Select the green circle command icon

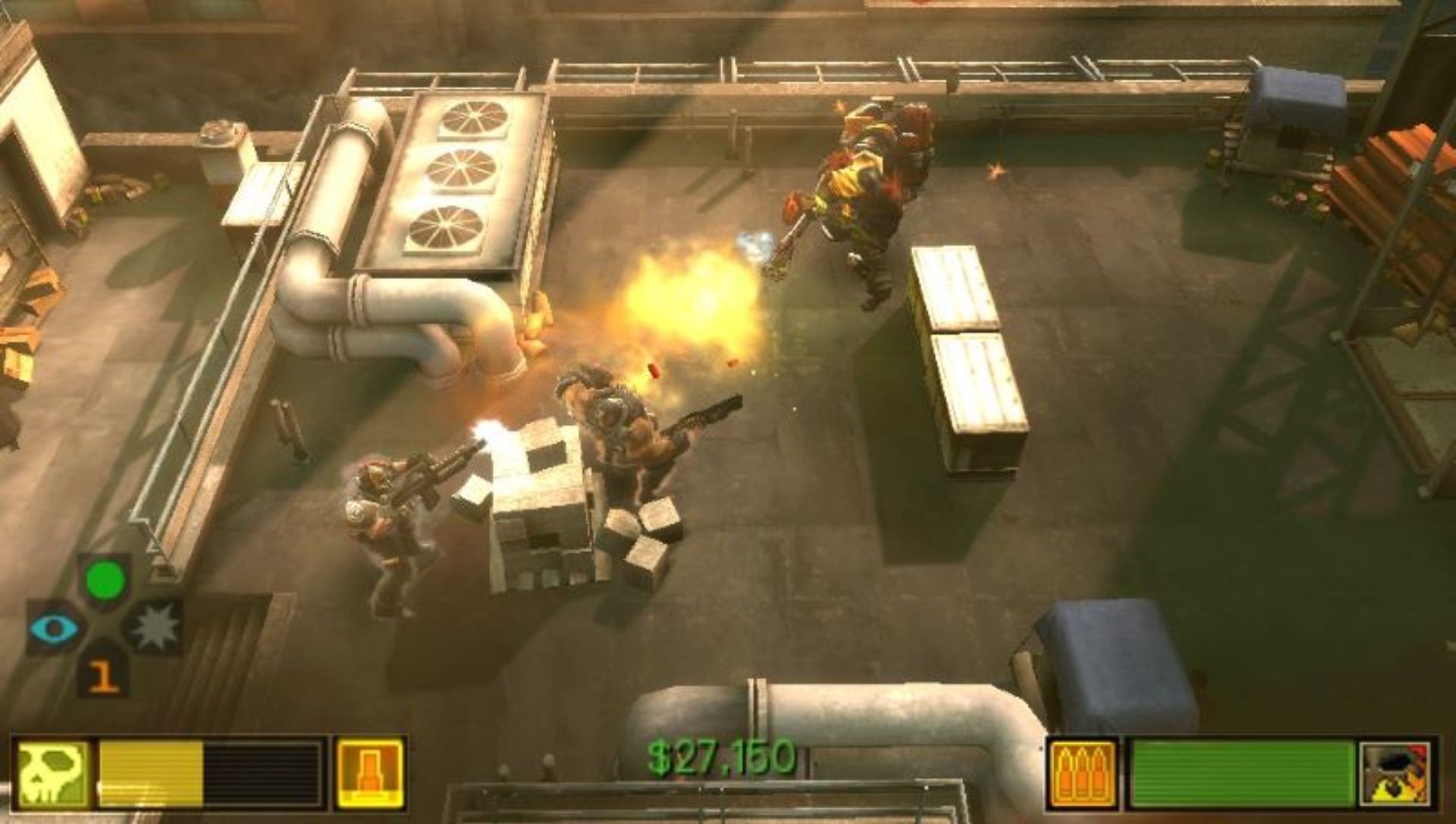click(105, 581)
